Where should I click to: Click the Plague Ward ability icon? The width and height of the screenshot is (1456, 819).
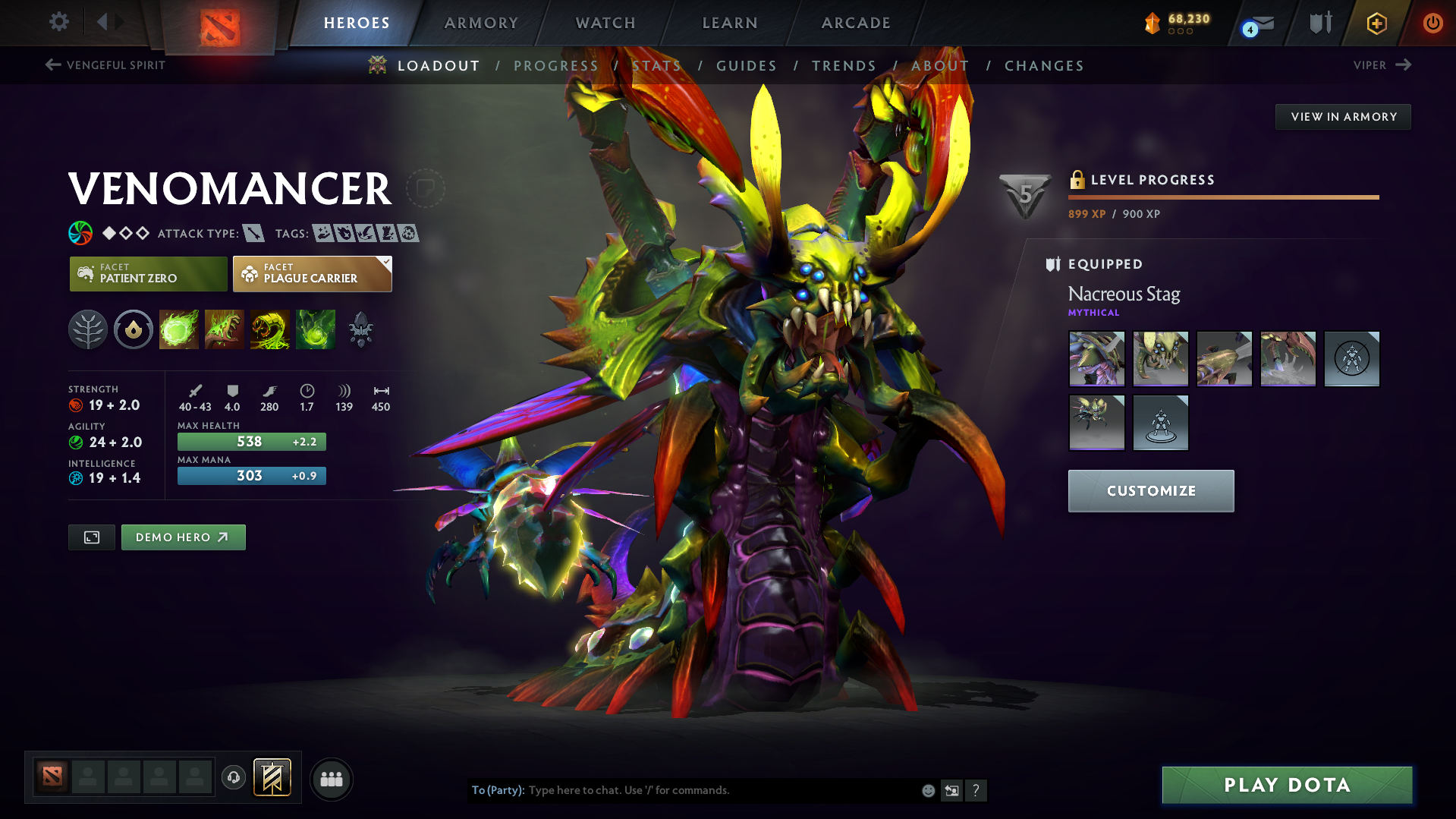coord(270,329)
